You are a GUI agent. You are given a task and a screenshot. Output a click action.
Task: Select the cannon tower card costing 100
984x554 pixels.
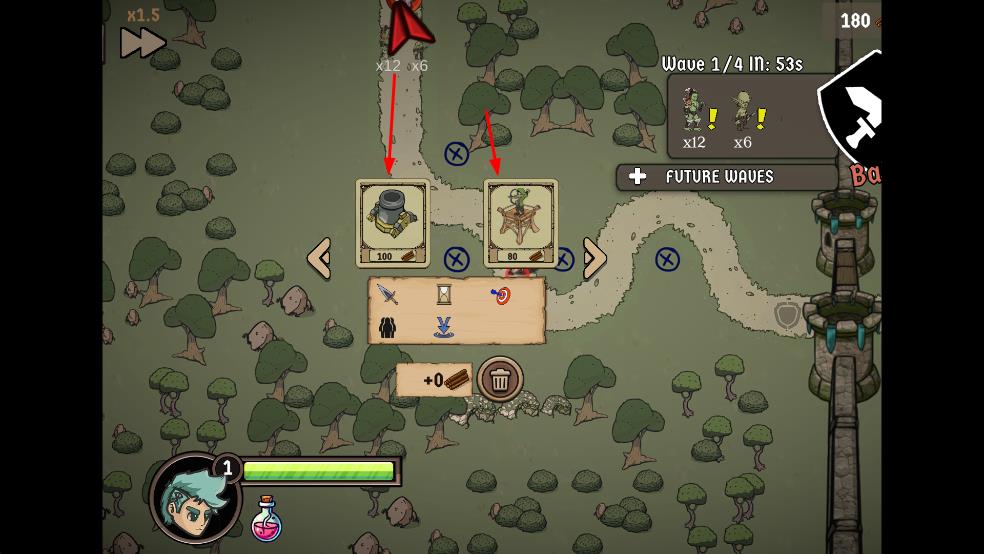click(x=392, y=222)
